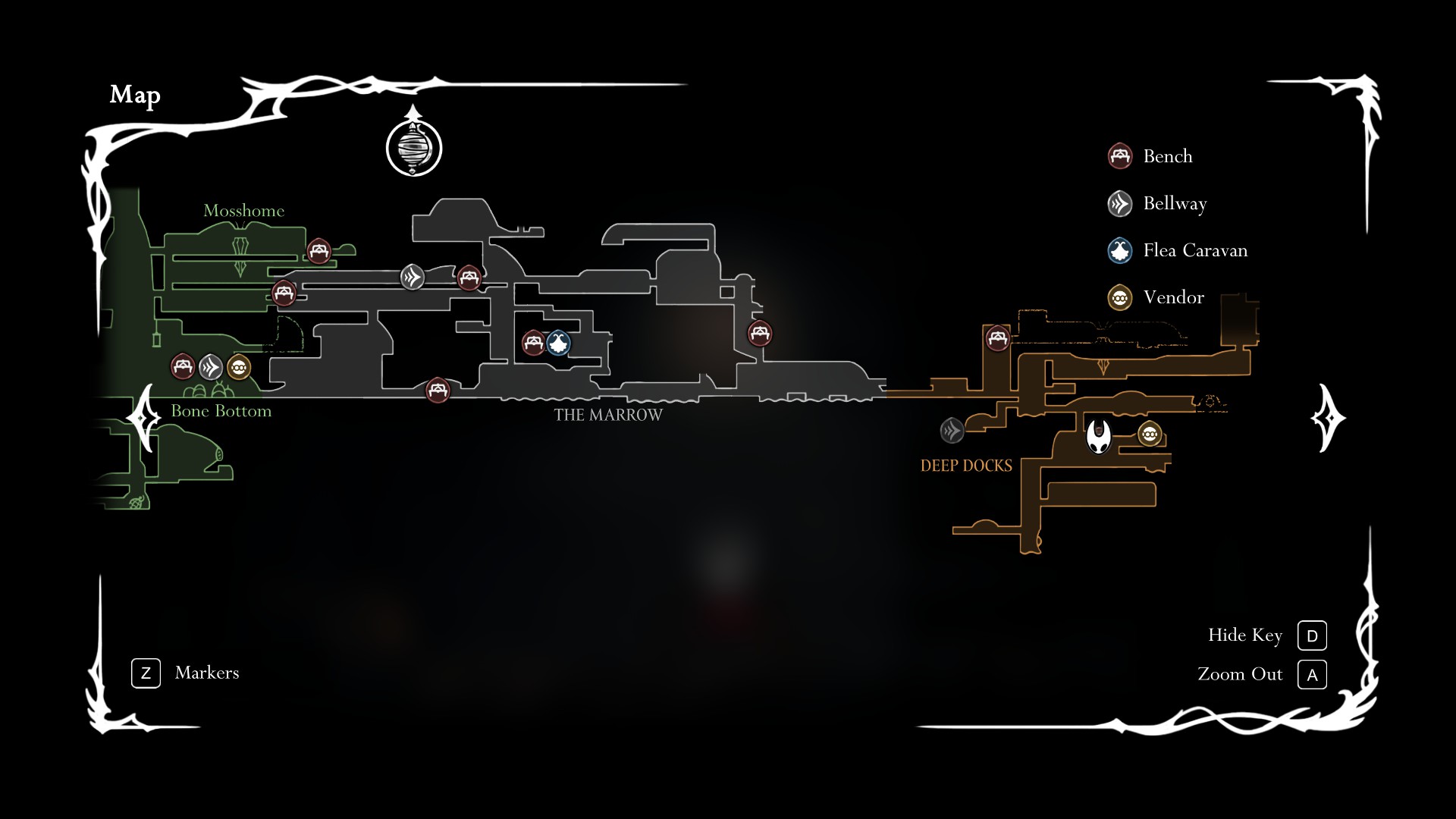The height and width of the screenshot is (819, 1456).
Task: Select the bench marker nearest the Mosshome label
Action: (x=318, y=251)
